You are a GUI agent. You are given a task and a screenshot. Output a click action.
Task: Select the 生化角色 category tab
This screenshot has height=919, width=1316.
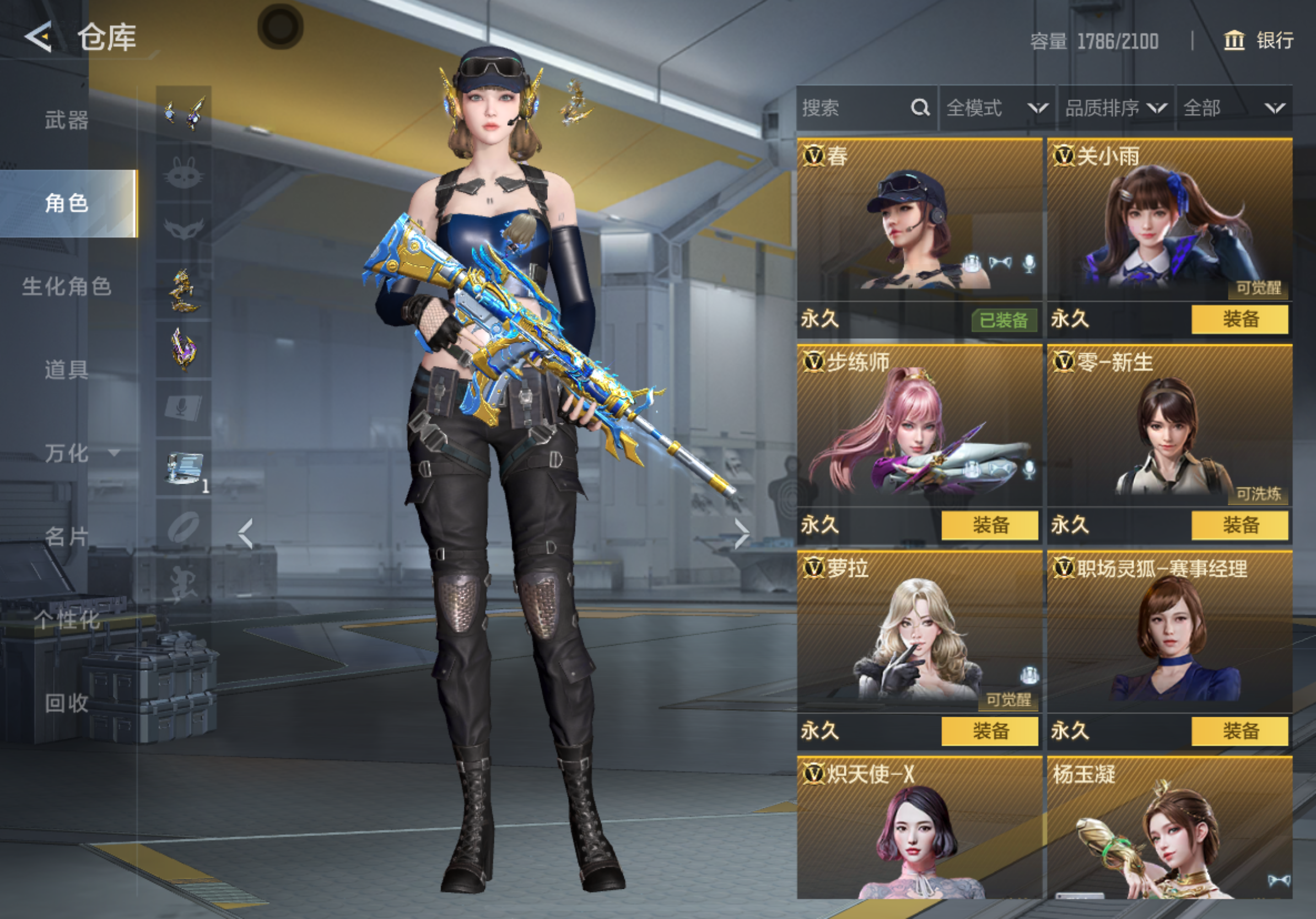click(67, 286)
